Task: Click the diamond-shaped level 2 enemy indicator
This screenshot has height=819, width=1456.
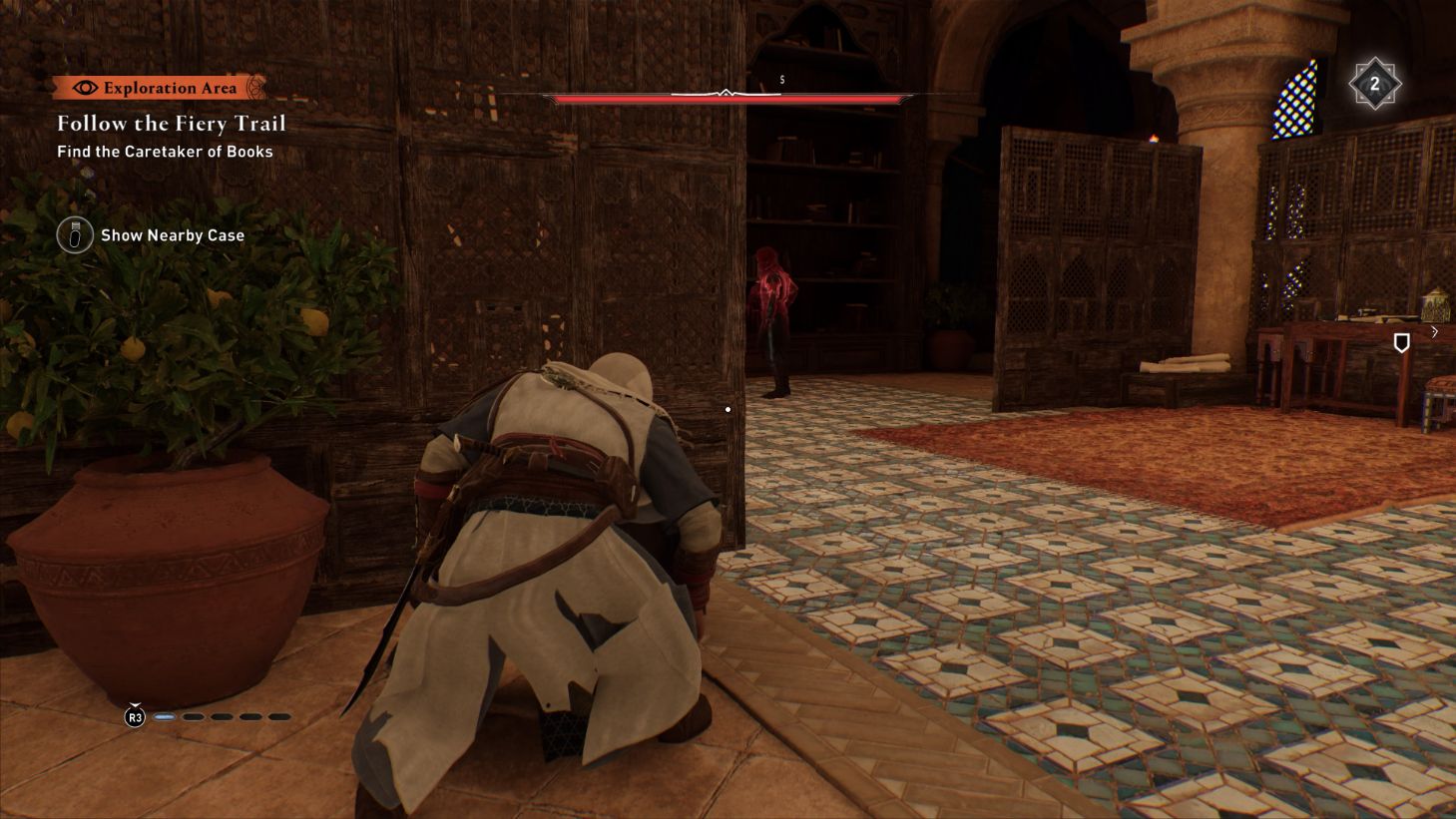Action: (1377, 83)
